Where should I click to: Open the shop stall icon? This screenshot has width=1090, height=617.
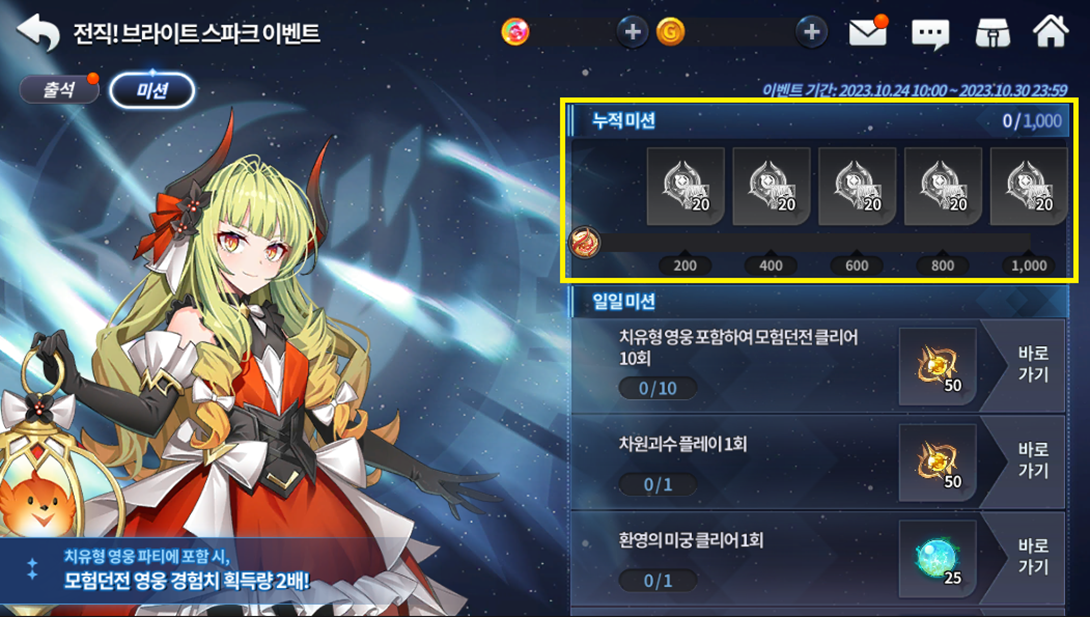tap(992, 32)
